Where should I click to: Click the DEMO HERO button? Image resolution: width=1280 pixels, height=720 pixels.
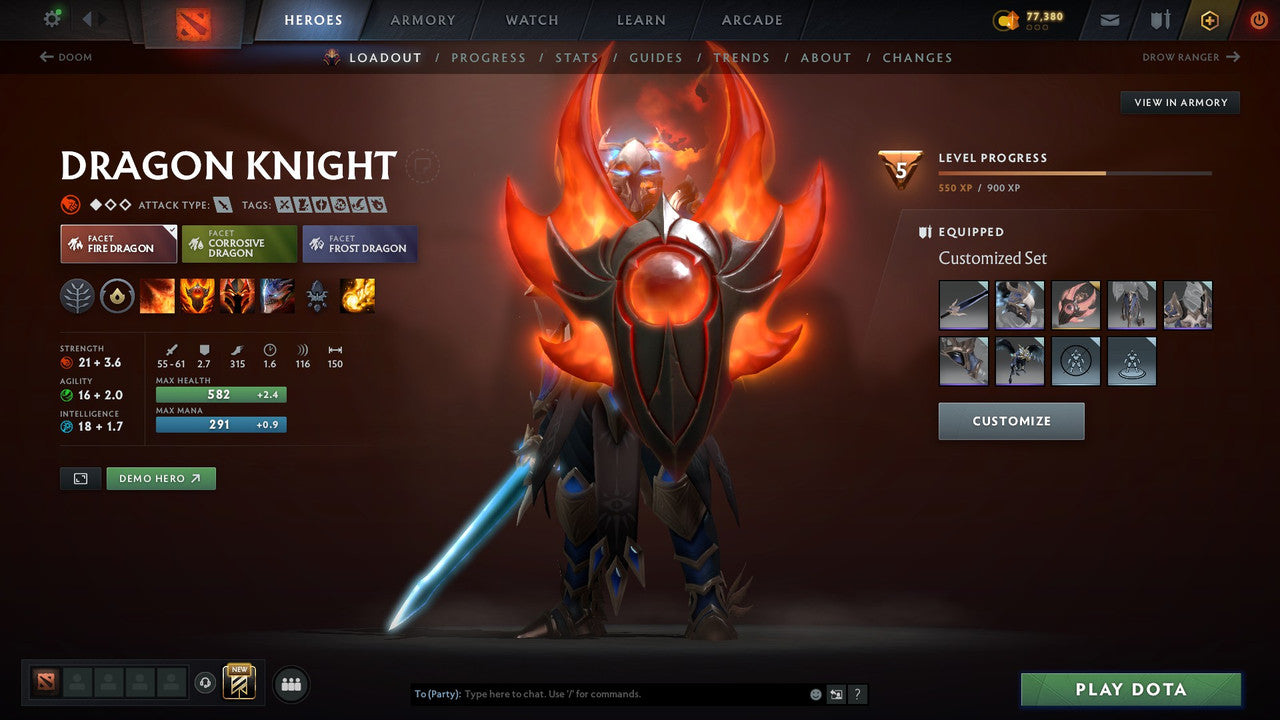[x=160, y=478]
